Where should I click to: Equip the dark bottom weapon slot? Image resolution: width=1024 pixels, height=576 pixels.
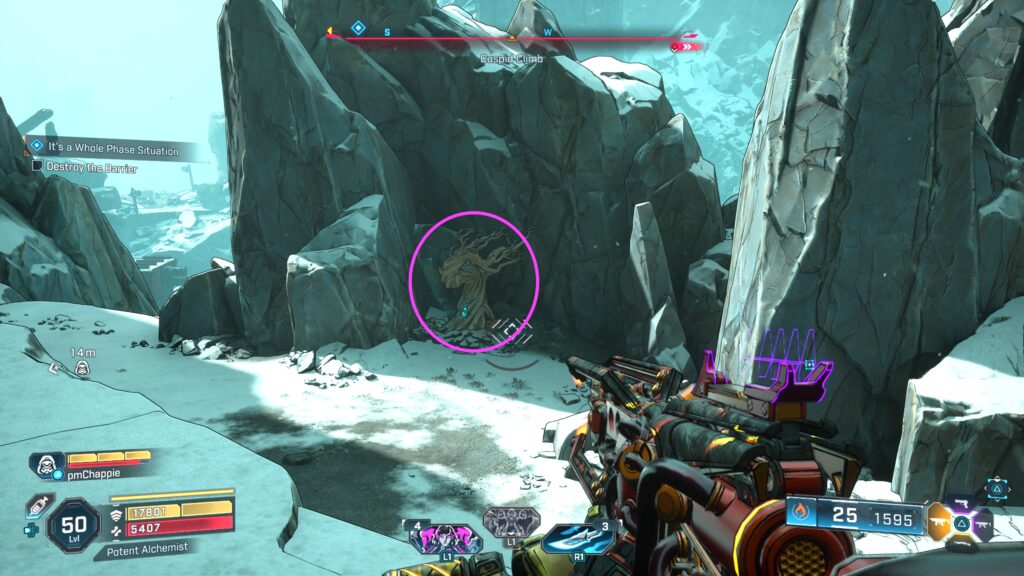coord(962,544)
